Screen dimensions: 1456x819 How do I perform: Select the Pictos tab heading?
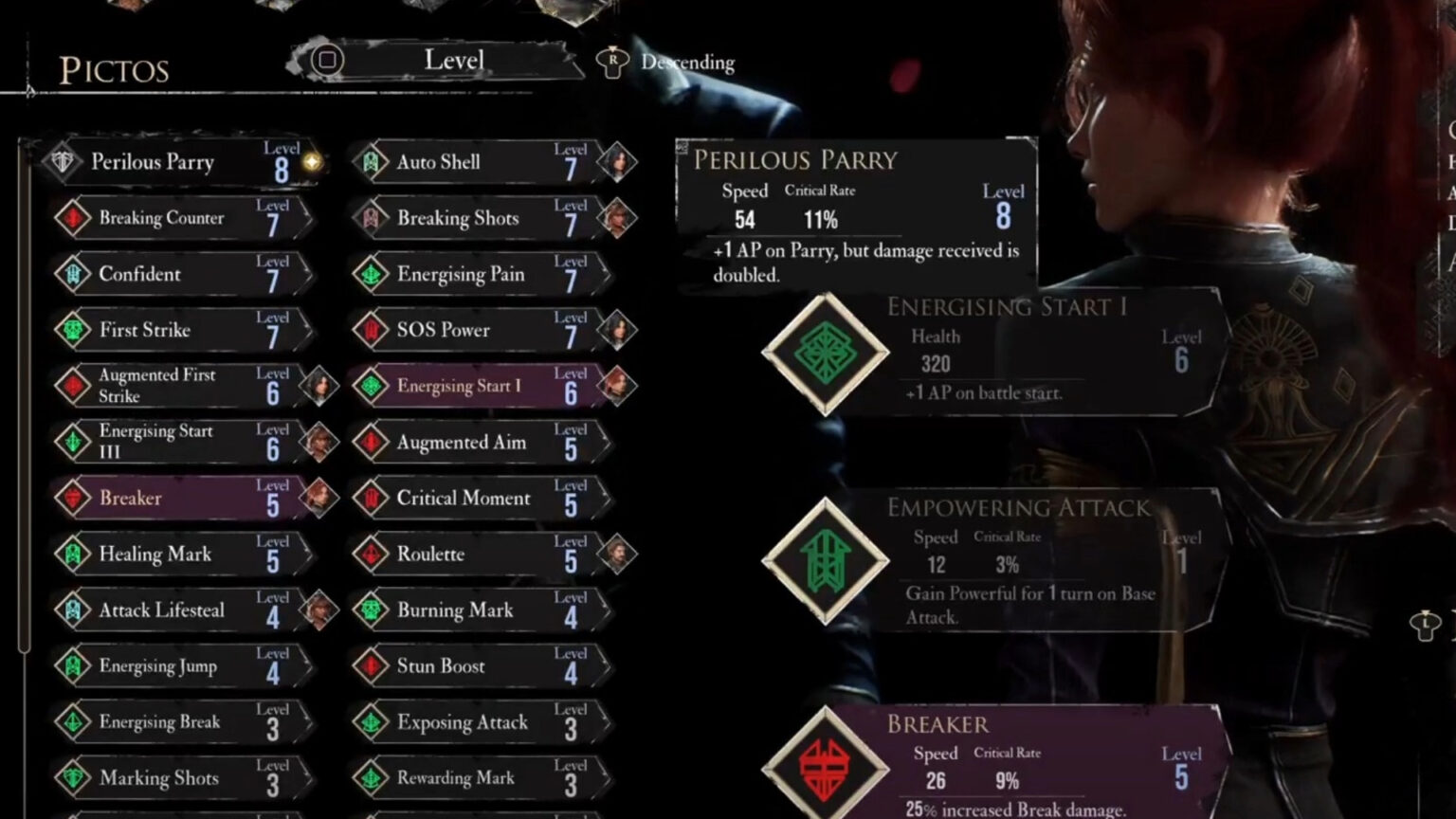point(115,69)
